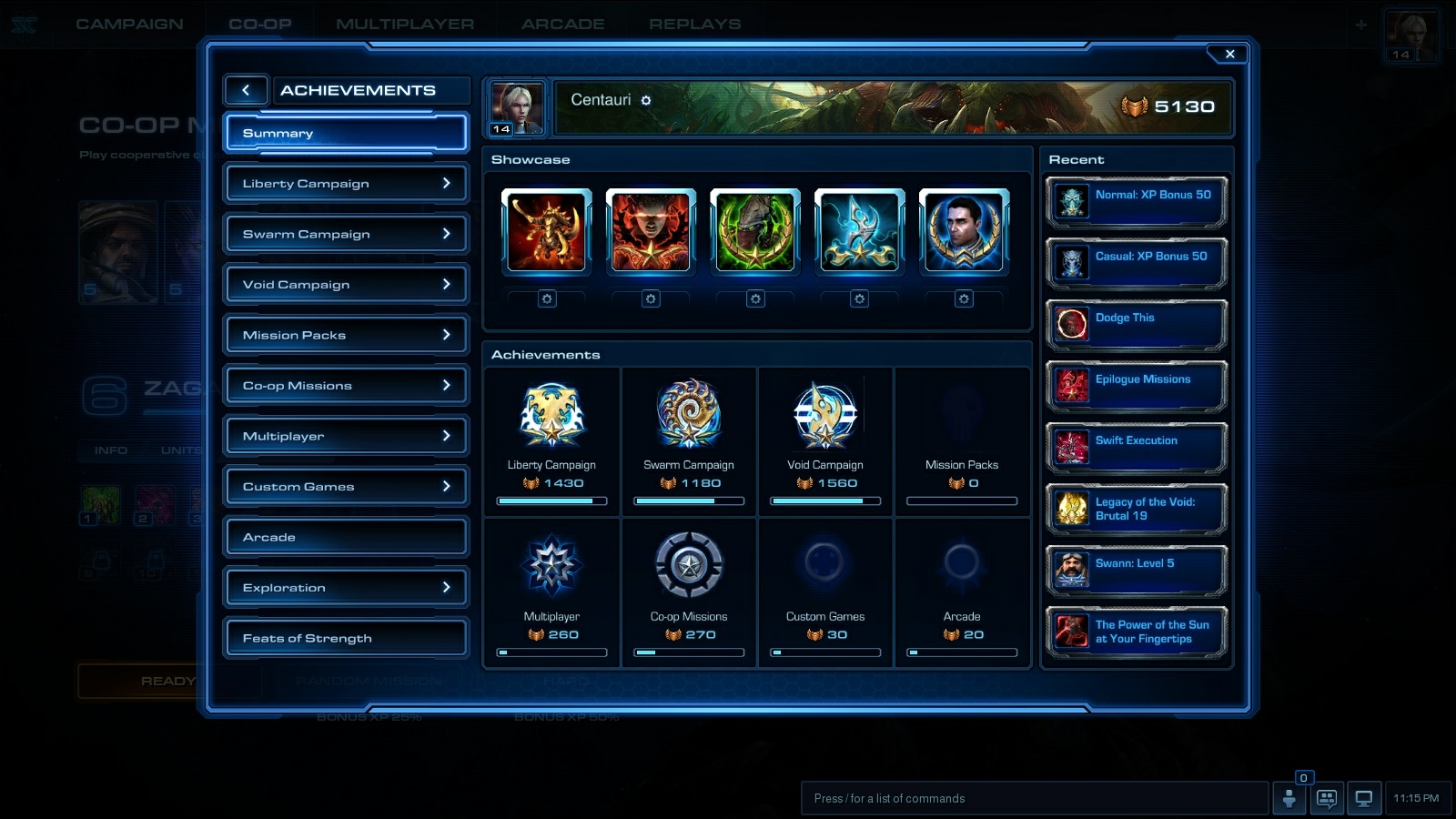This screenshot has width=1456, height=819.
Task: Click the chat command input box
Action: coord(1035,798)
